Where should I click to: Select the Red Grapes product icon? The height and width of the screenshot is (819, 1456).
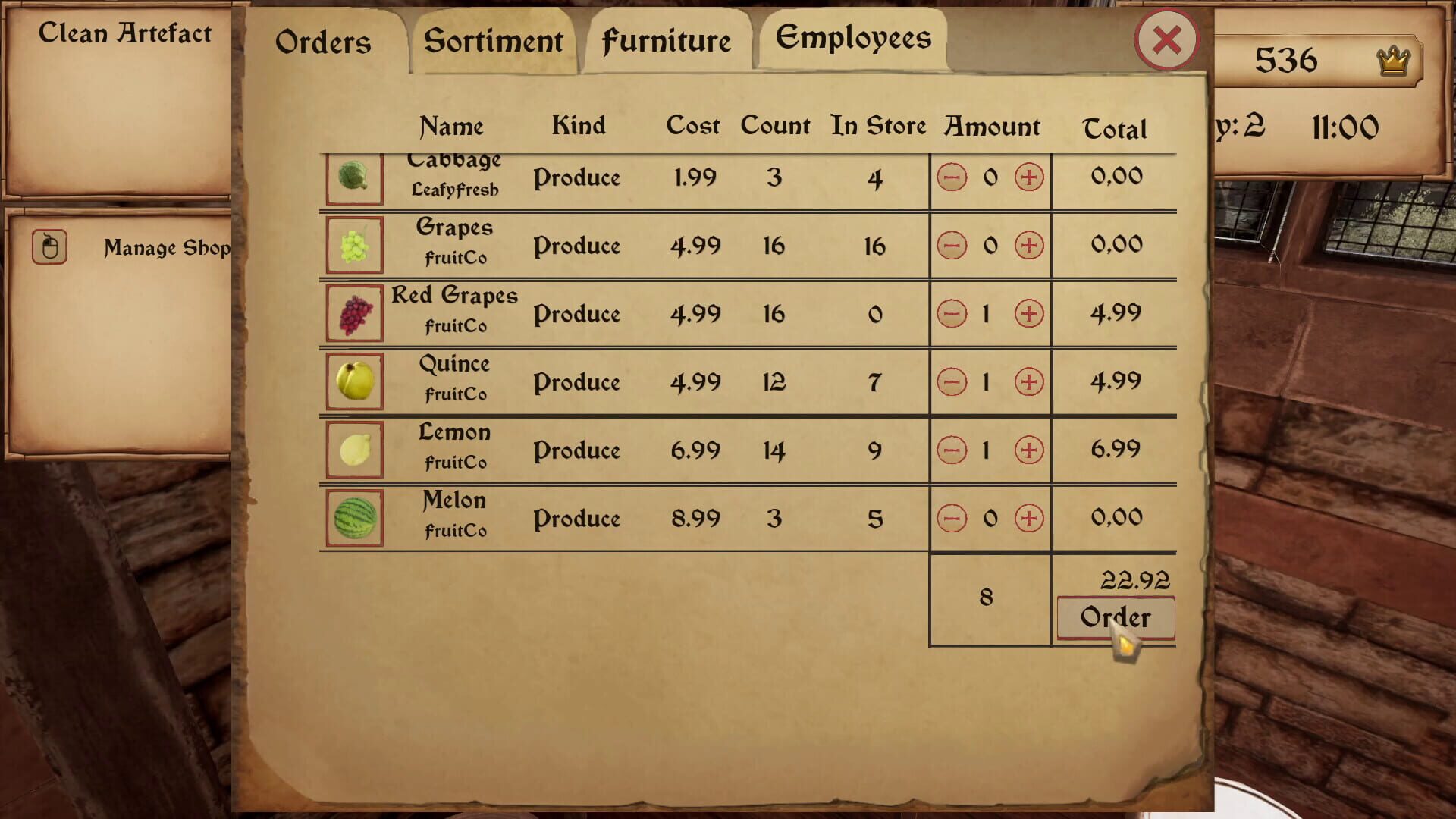coord(353,314)
